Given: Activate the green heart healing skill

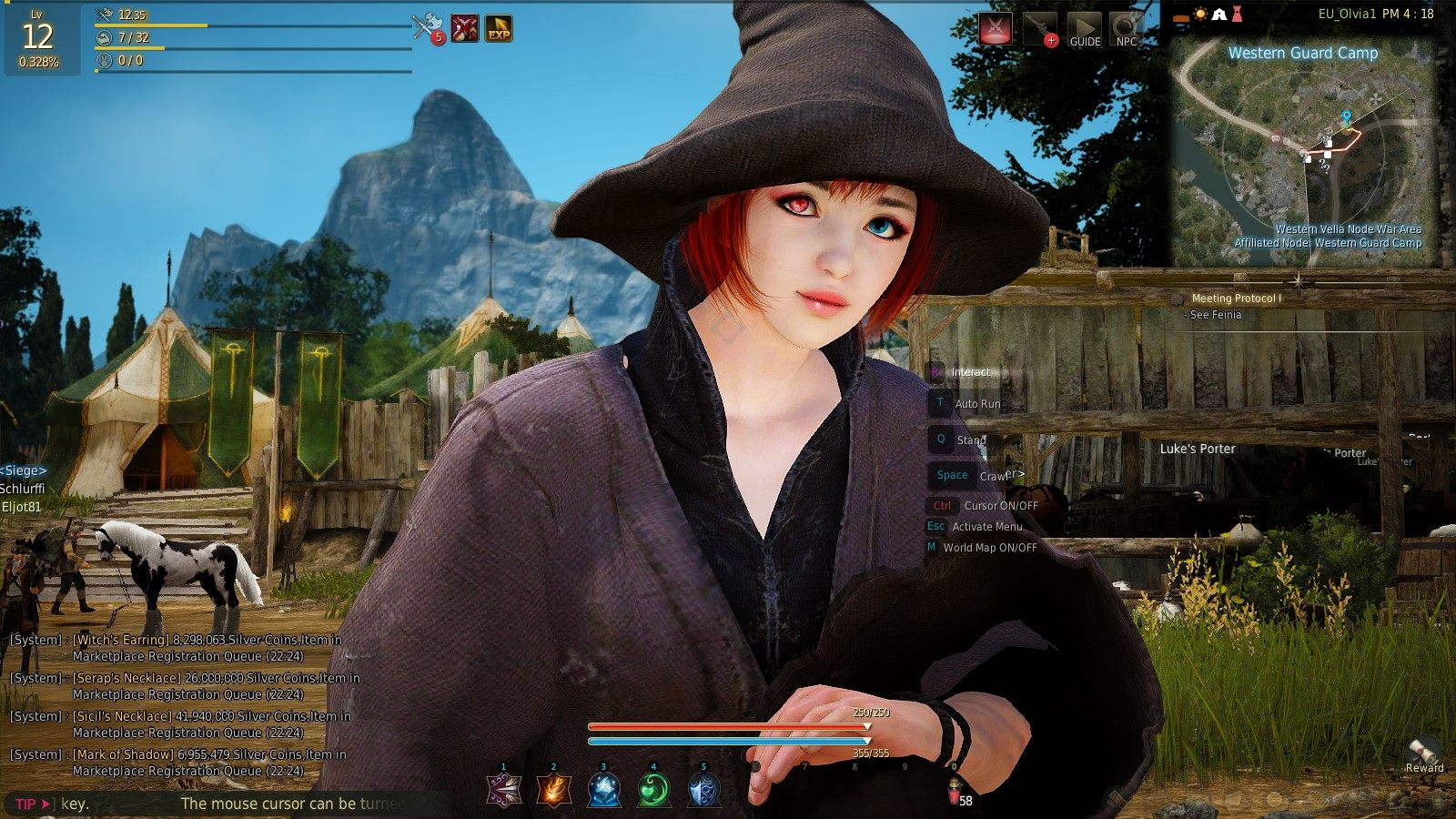Looking at the screenshot, I should pyautogui.click(x=653, y=789).
